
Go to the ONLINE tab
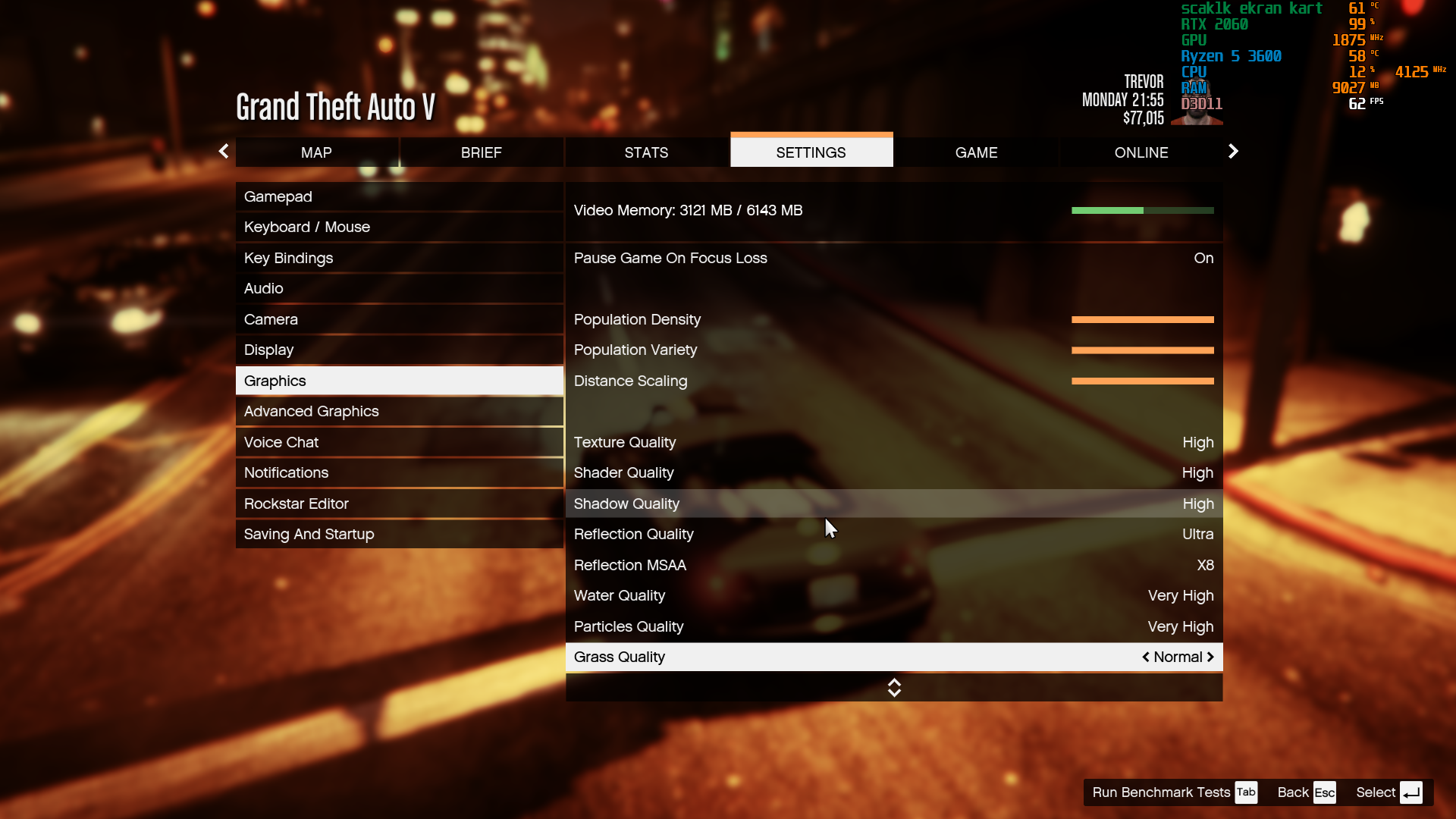pyautogui.click(x=1141, y=152)
